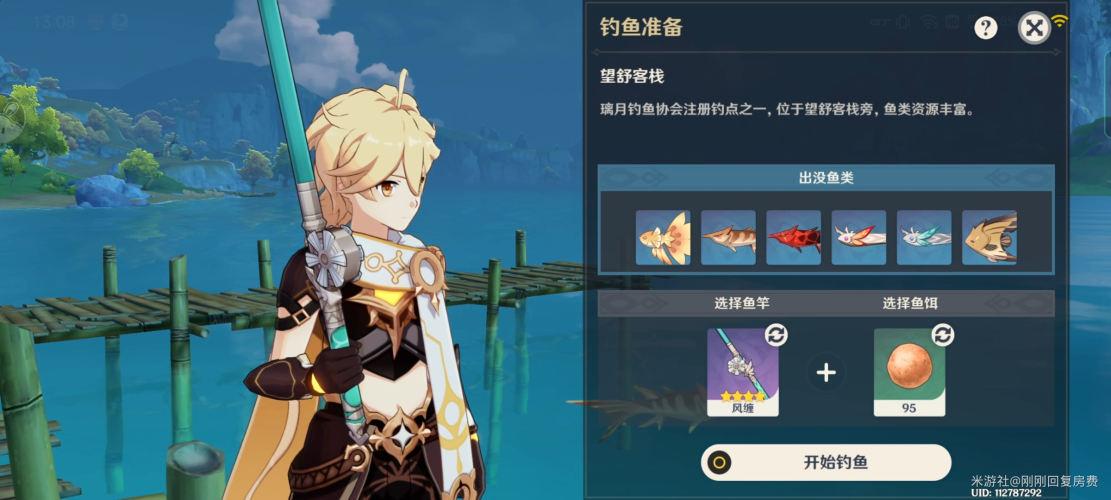Click the swap arrows on the fishing rod
Image resolution: width=1111 pixels, height=500 pixels.
776,335
